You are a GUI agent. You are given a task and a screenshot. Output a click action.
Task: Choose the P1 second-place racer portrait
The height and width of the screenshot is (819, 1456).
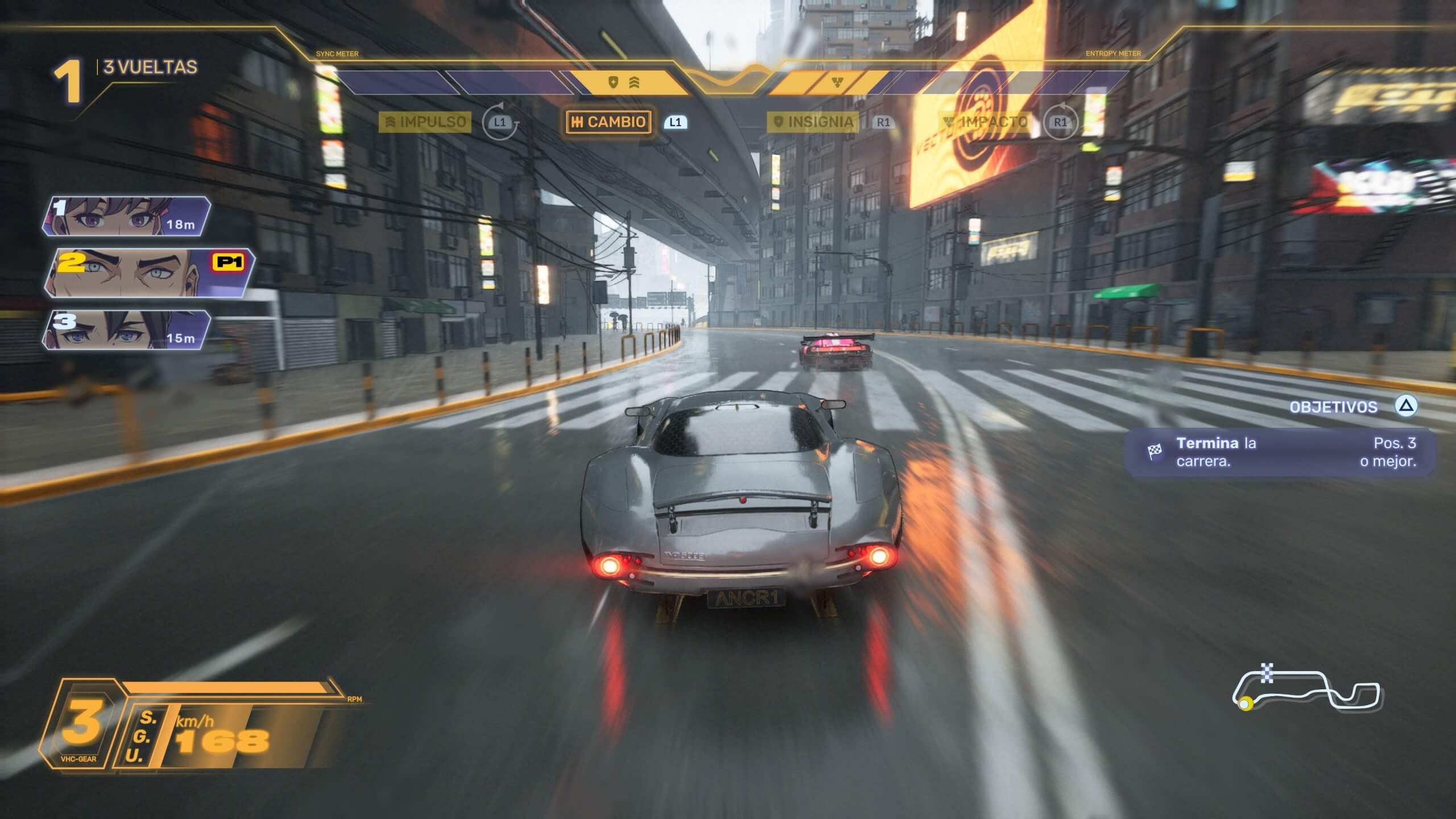coord(149,273)
